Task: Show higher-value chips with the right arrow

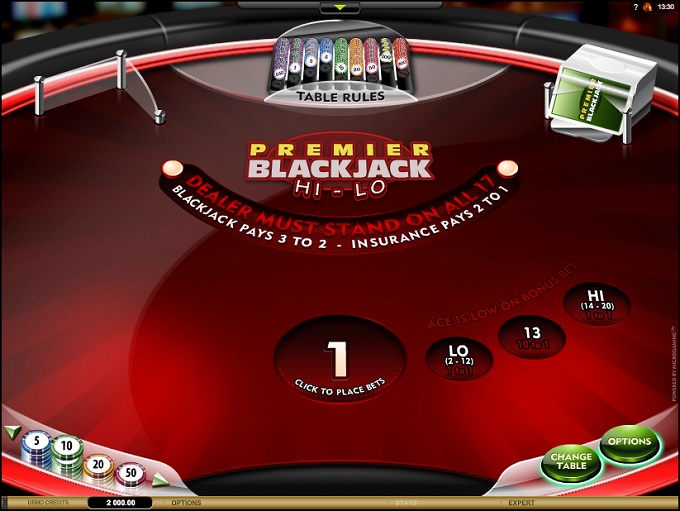Action: click(157, 481)
